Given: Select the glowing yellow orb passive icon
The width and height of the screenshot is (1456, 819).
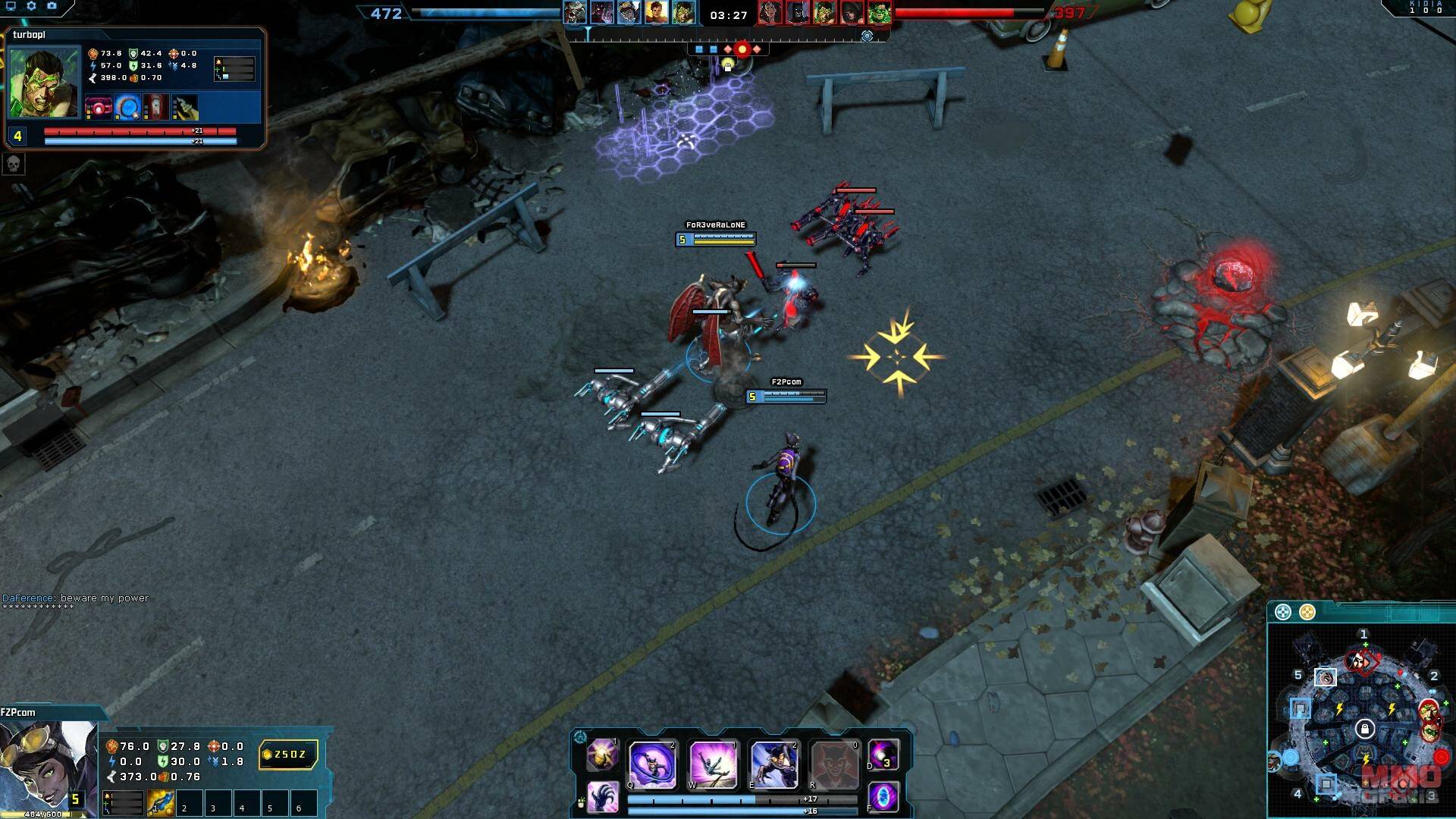Looking at the screenshot, I should coord(603,755).
